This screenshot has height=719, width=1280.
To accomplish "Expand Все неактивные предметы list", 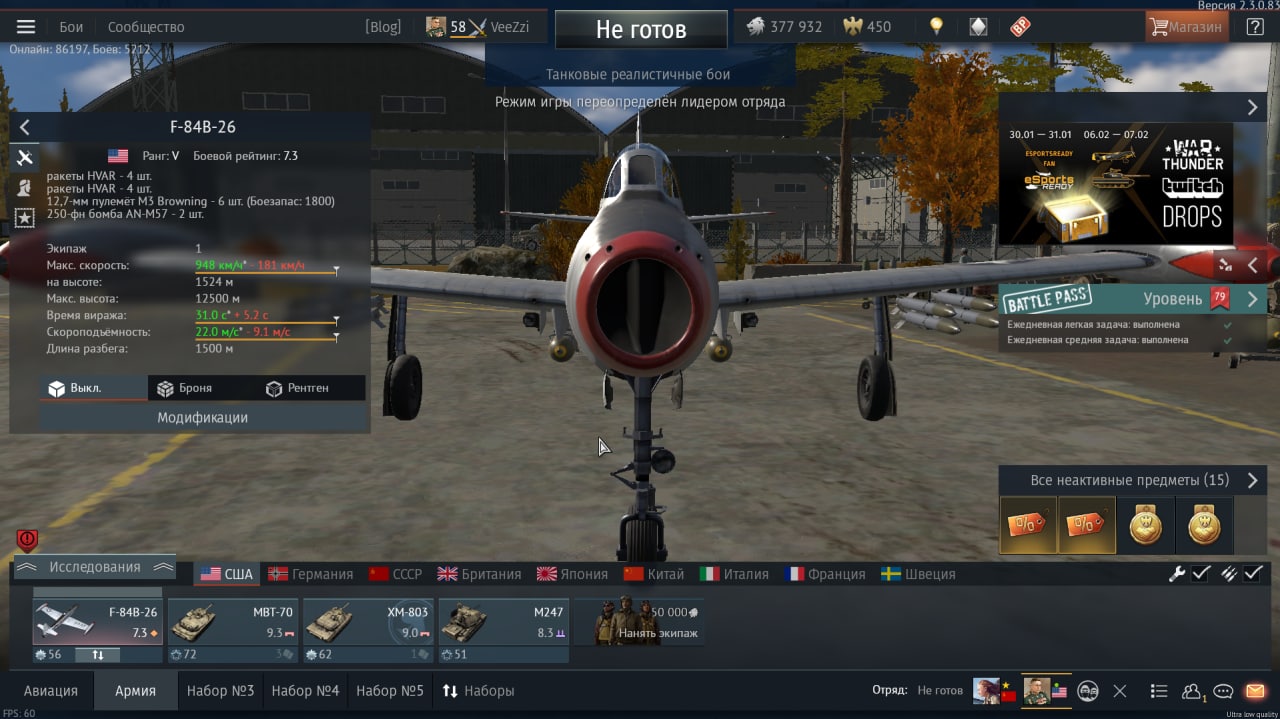I will pyautogui.click(x=1132, y=481).
